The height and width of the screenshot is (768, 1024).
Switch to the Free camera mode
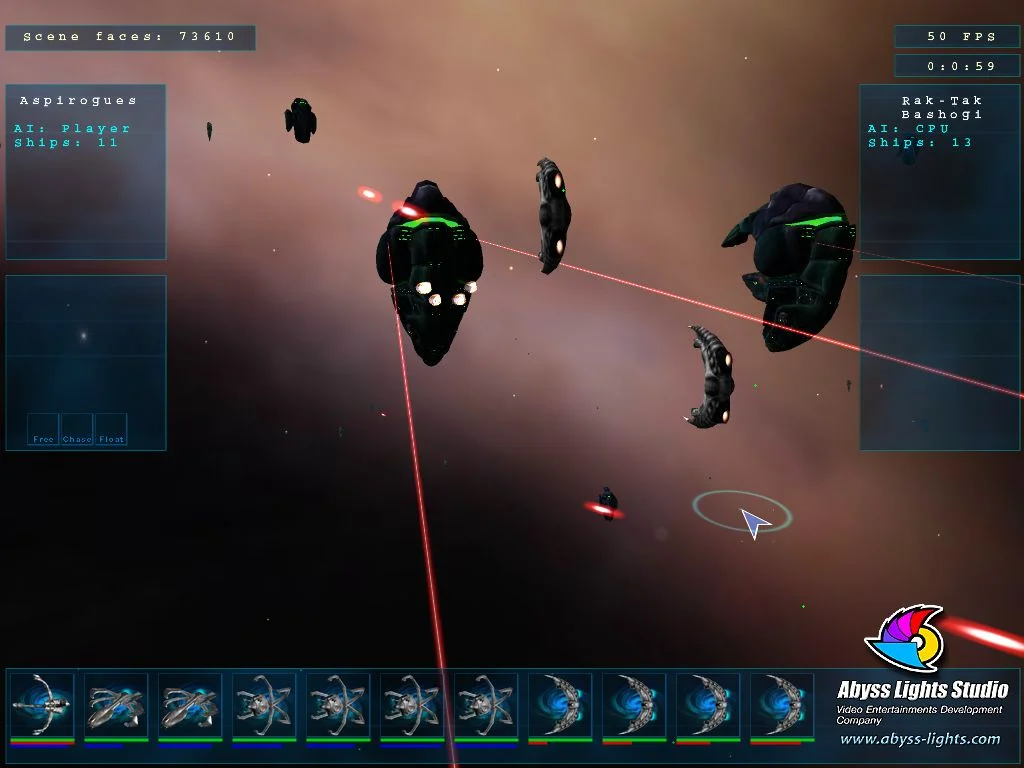[x=43, y=430]
